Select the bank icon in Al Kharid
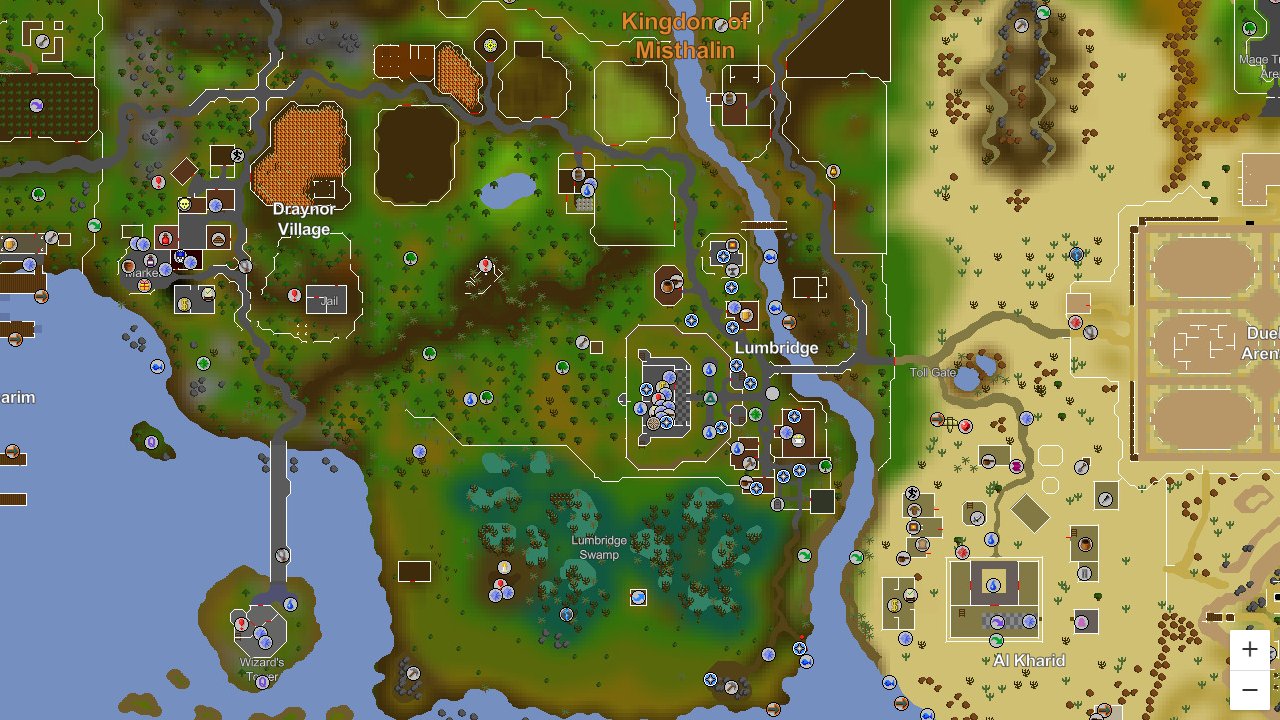 tap(893, 604)
